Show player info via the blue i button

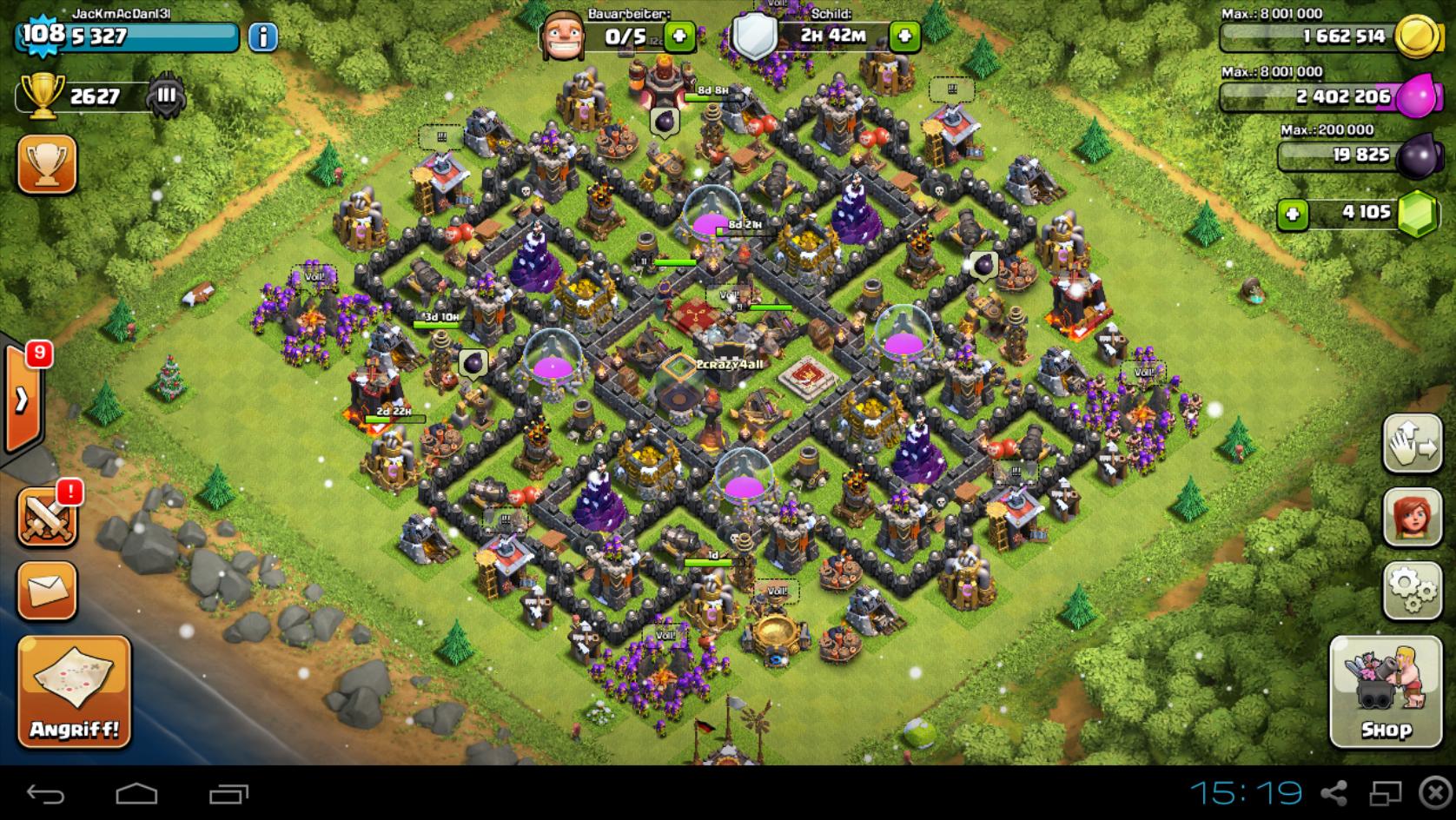pyautogui.click(x=263, y=36)
